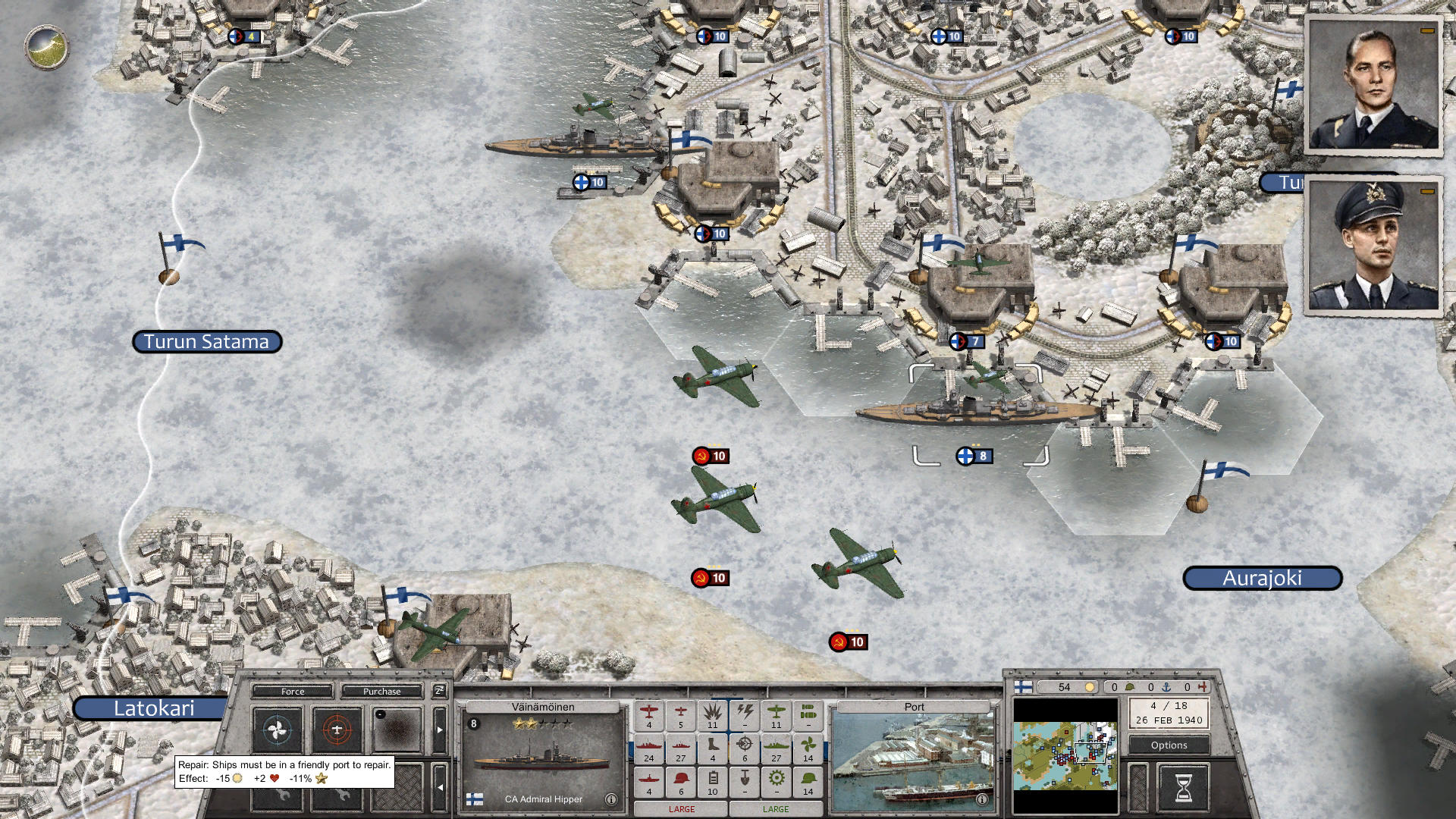1456x819 pixels.
Task: Toggle the red LARGE unit size indicator
Action: click(682, 808)
